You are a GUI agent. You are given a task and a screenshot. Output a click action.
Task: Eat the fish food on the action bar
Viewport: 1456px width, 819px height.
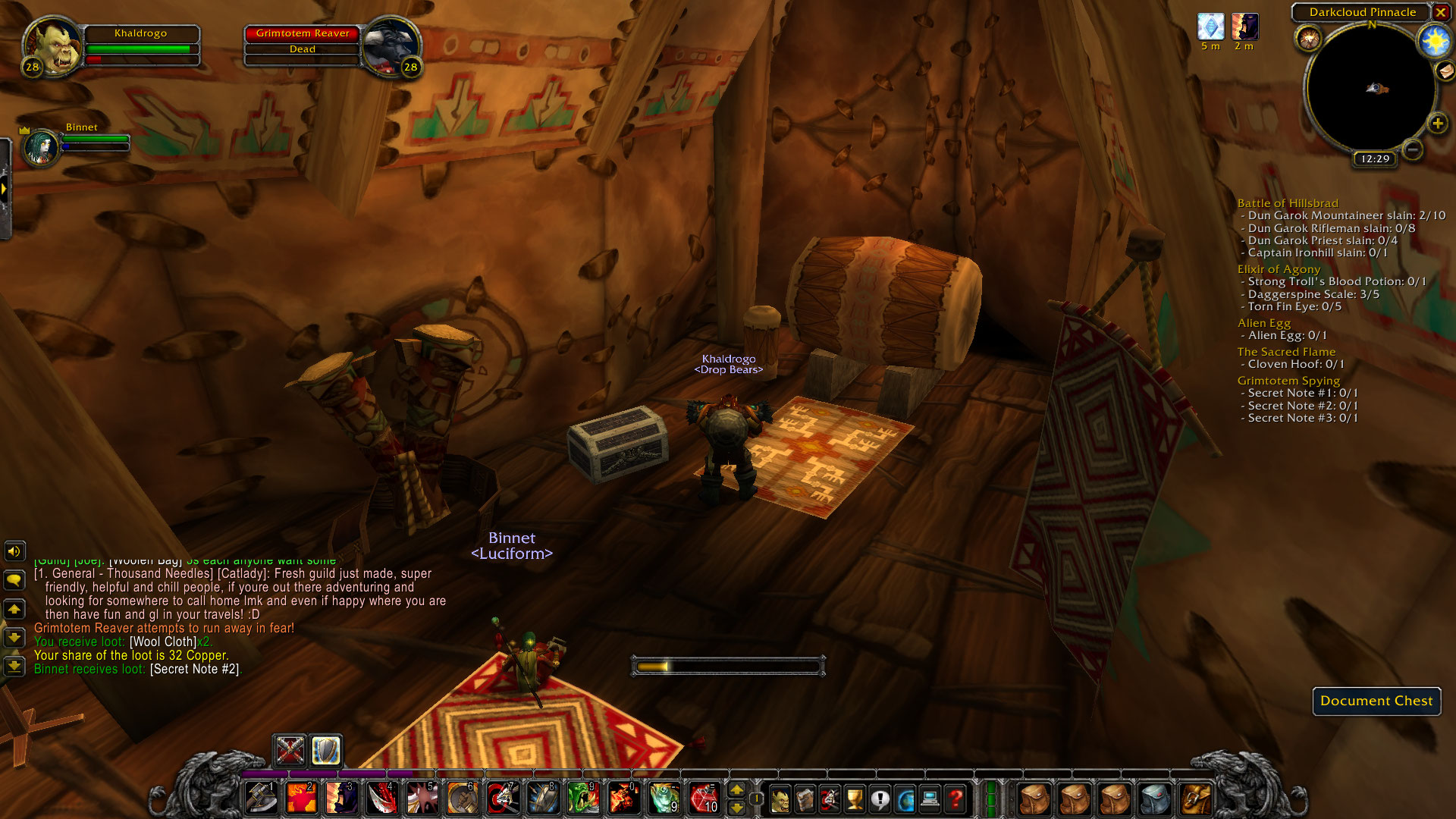(x=666, y=798)
